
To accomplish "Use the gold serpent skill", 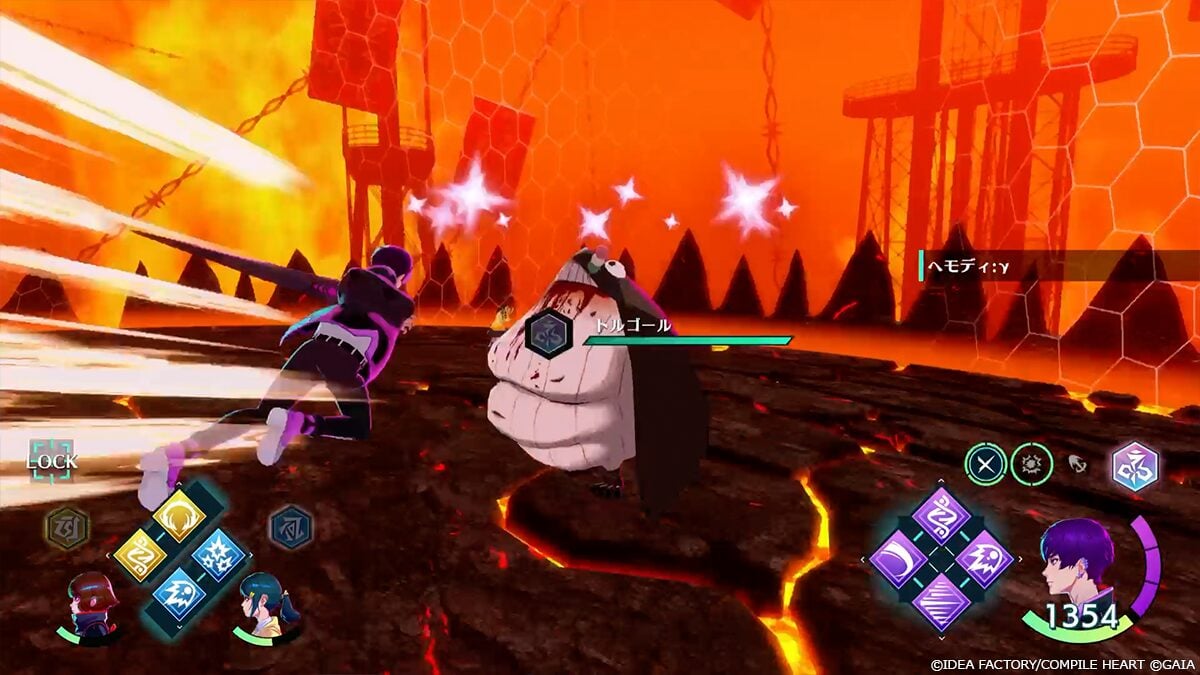I will coord(140,554).
